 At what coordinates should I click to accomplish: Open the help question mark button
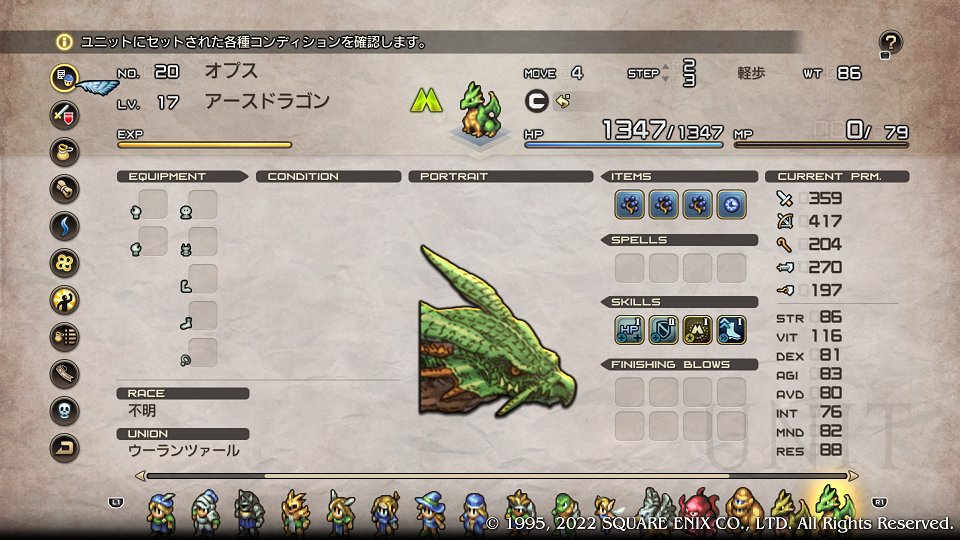pyautogui.click(x=890, y=43)
